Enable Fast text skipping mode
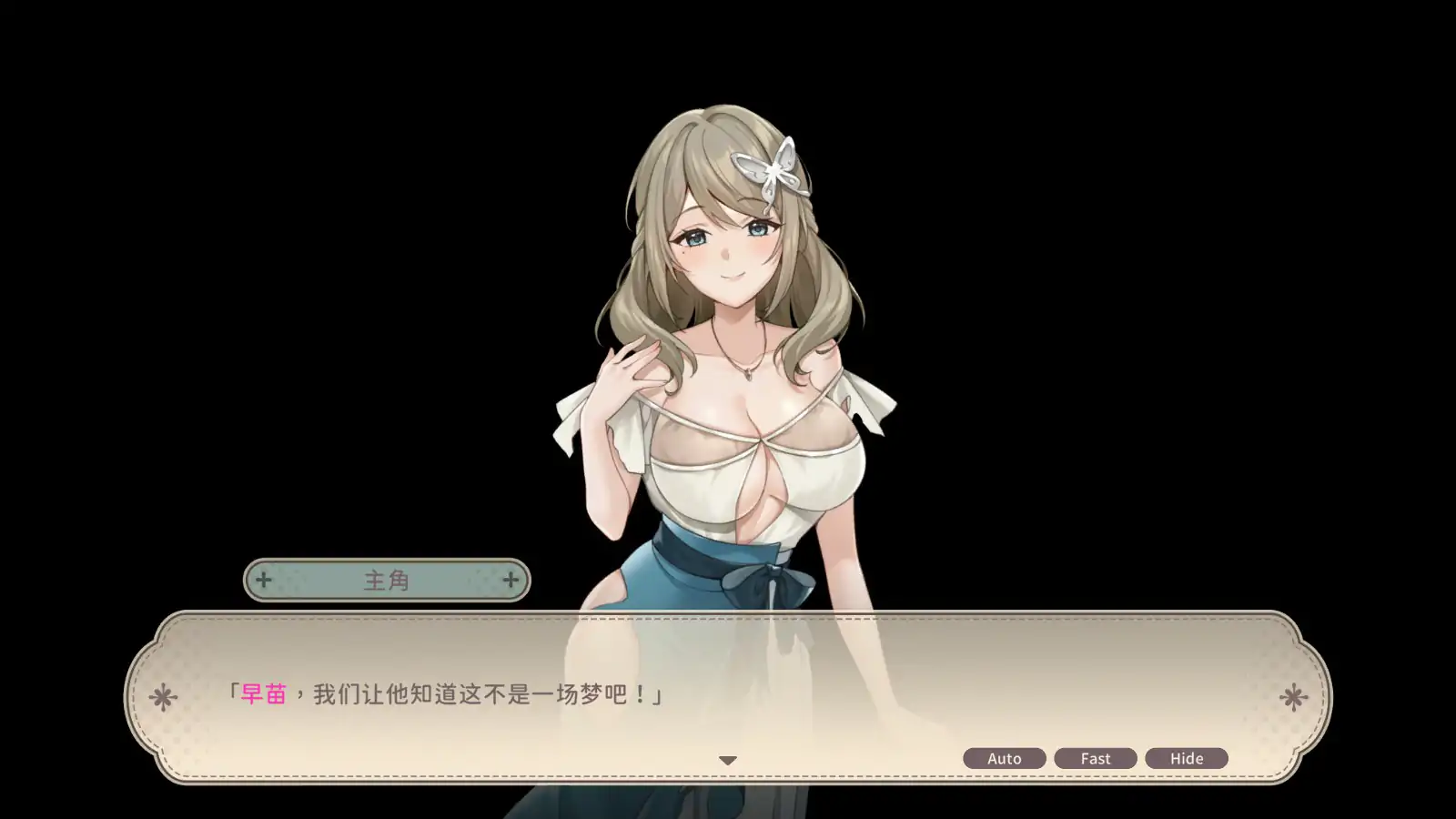This screenshot has width=1456, height=819. [x=1096, y=757]
